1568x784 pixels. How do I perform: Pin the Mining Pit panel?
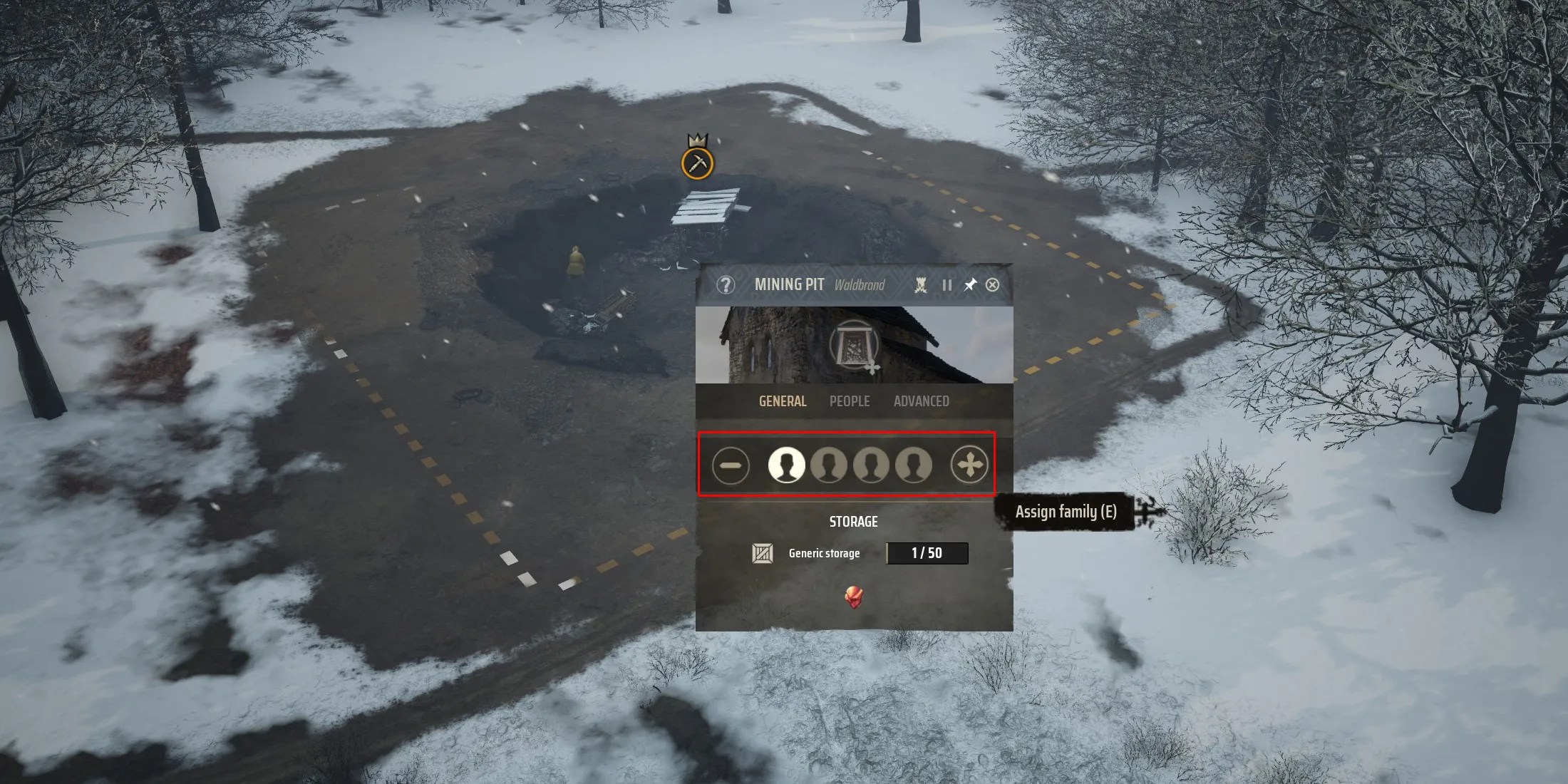tap(970, 285)
